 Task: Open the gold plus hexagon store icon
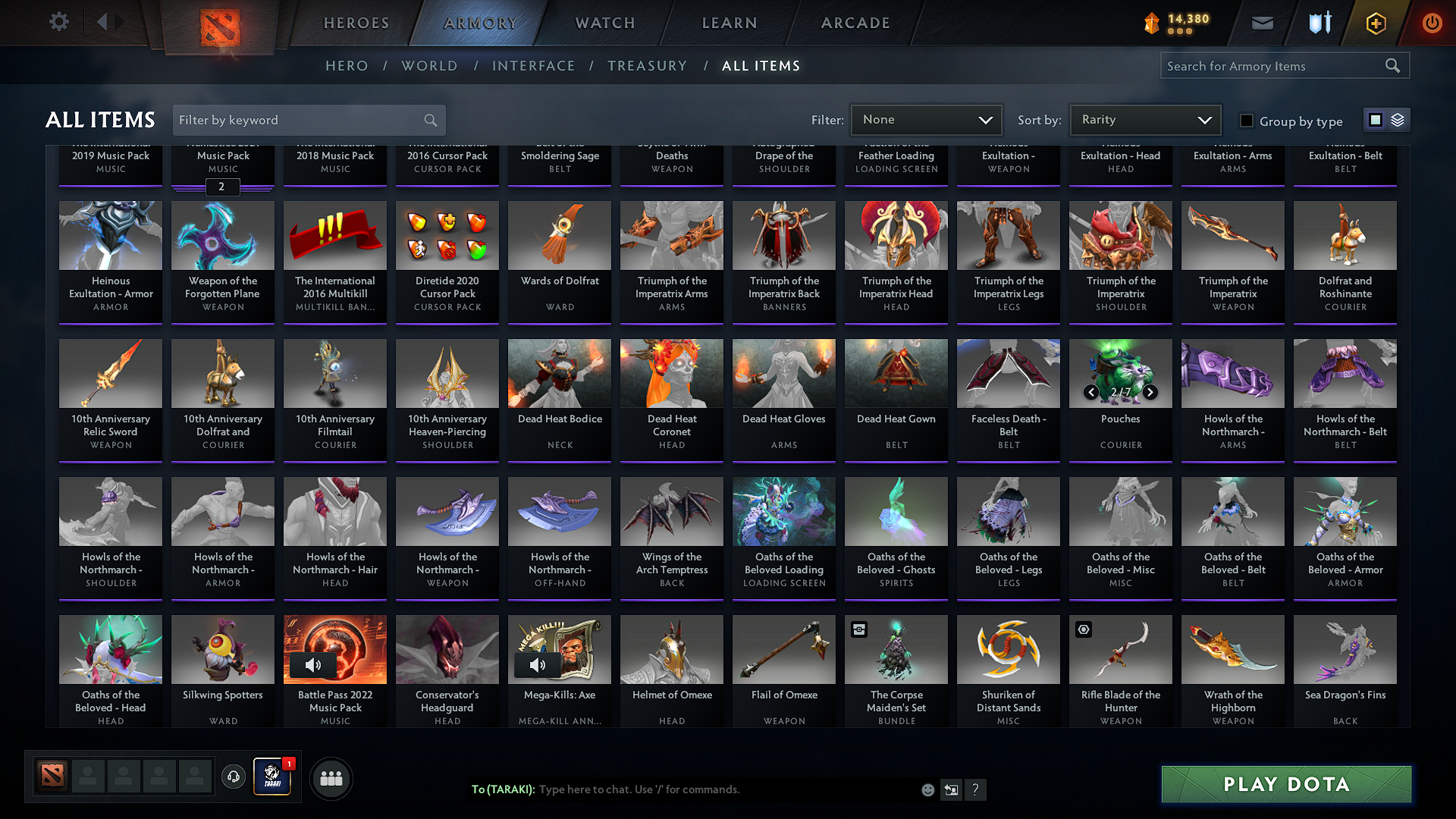1375,22
